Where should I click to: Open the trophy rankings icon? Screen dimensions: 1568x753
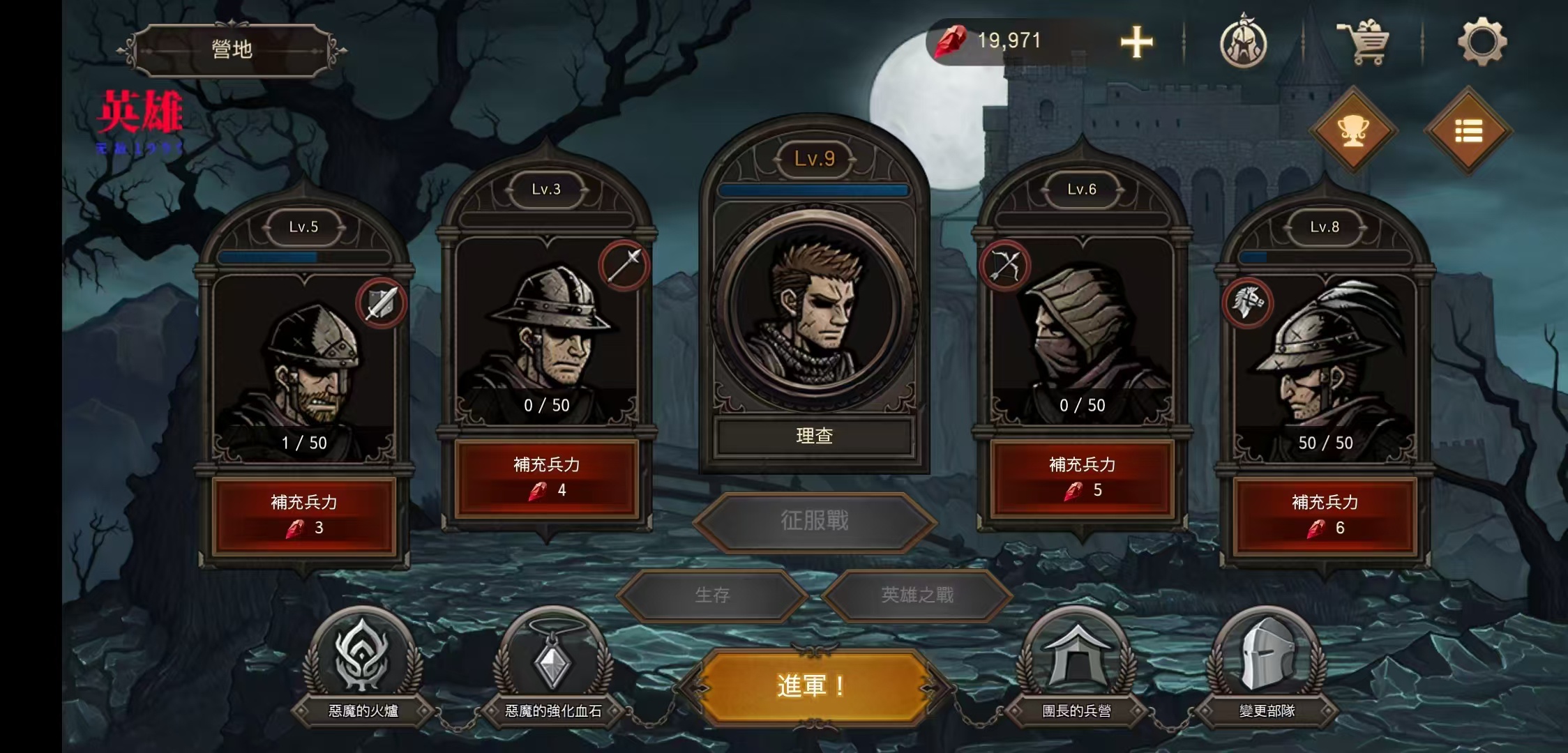pos(1352,131)
